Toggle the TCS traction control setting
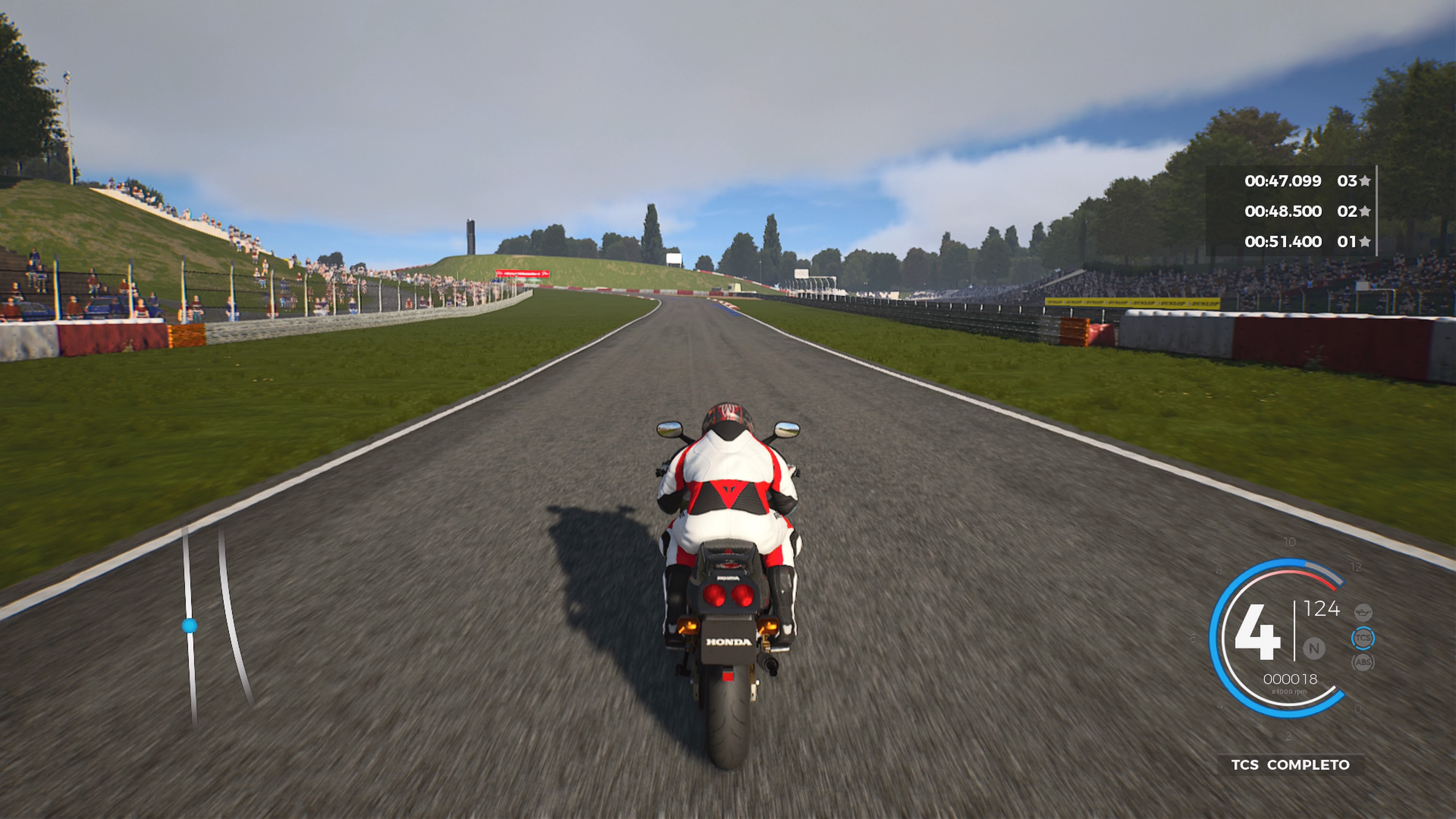The height and width of the screenshot is (819, 1456). [x=1364, y=638]
